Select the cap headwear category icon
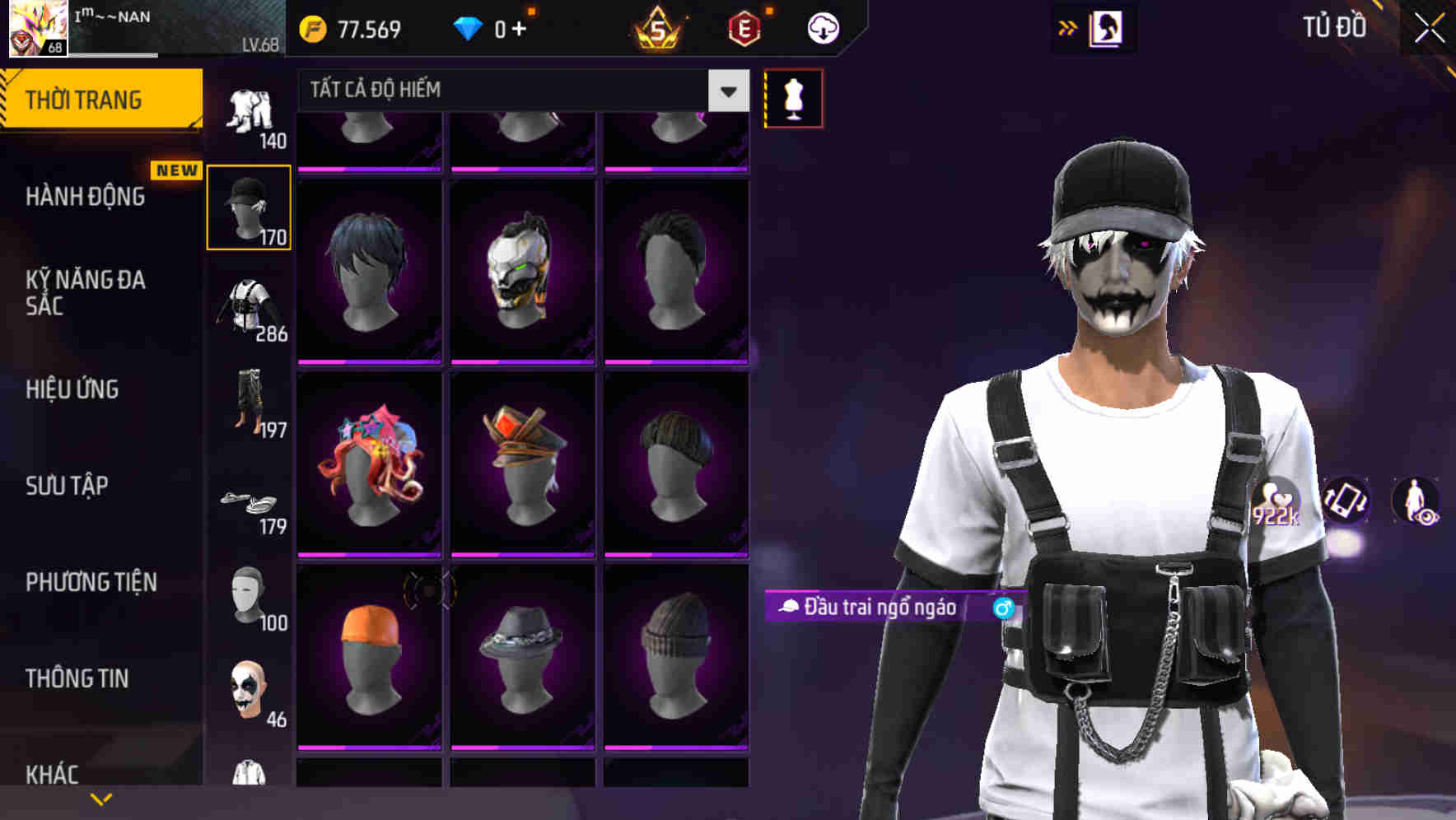The width and height of the screenshot is (1456, 820). tap(250, 206)
